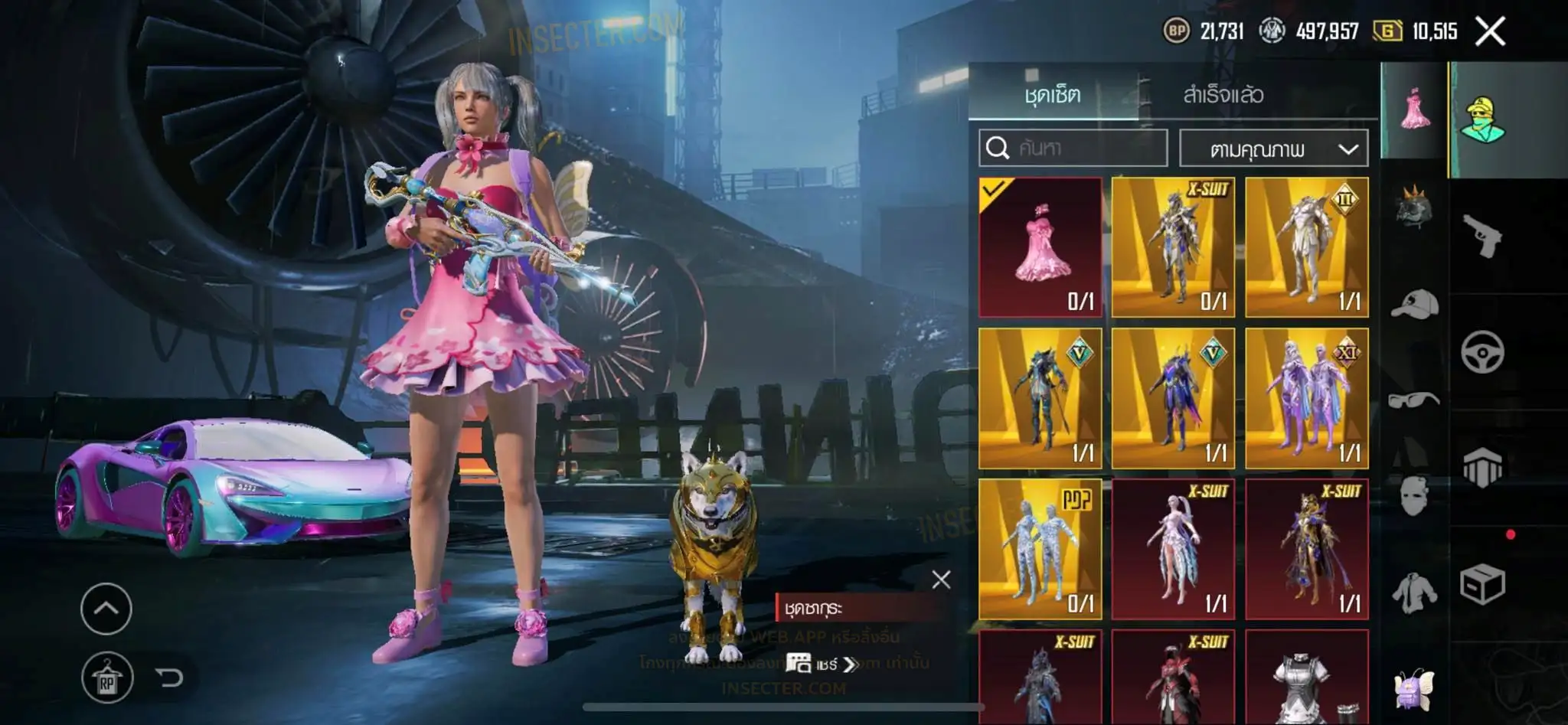
Task: Select the ชุดเซ็ต tab
Action: 1052,95
